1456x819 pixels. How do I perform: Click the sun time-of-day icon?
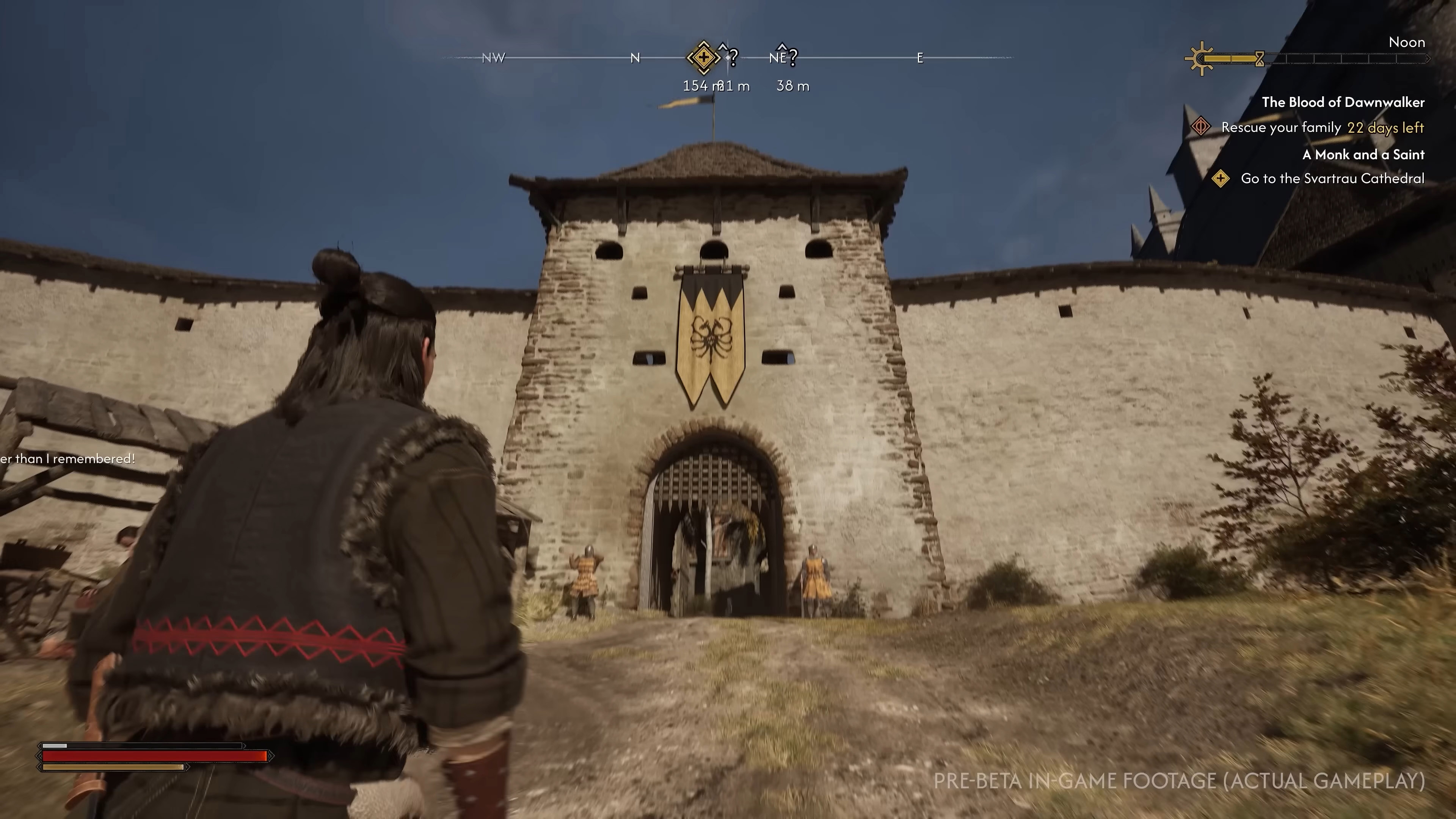pos(1202,58)
